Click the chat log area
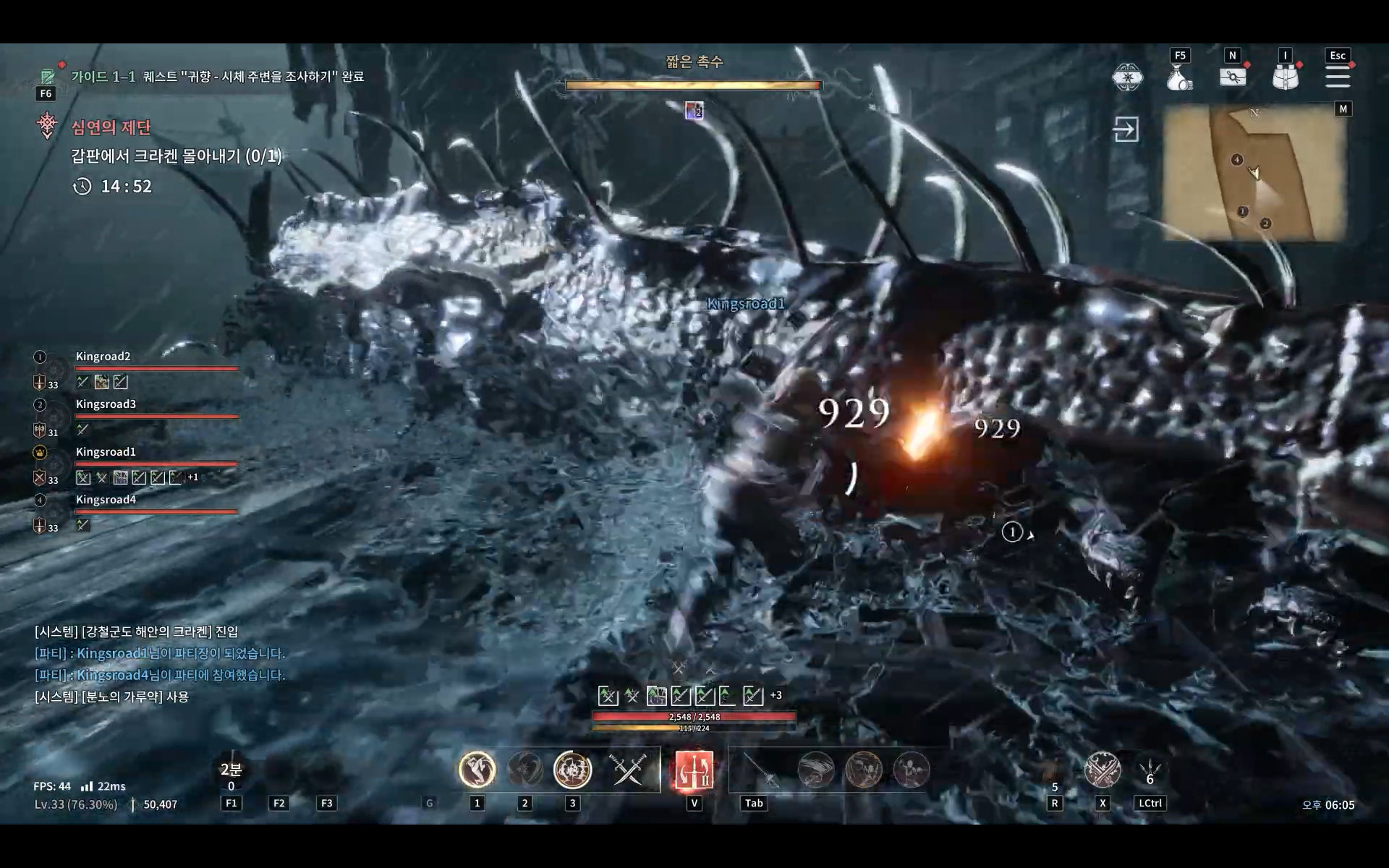Image resolution: width=1389 pixels, height=868 pixels. [x=161, y=664]
